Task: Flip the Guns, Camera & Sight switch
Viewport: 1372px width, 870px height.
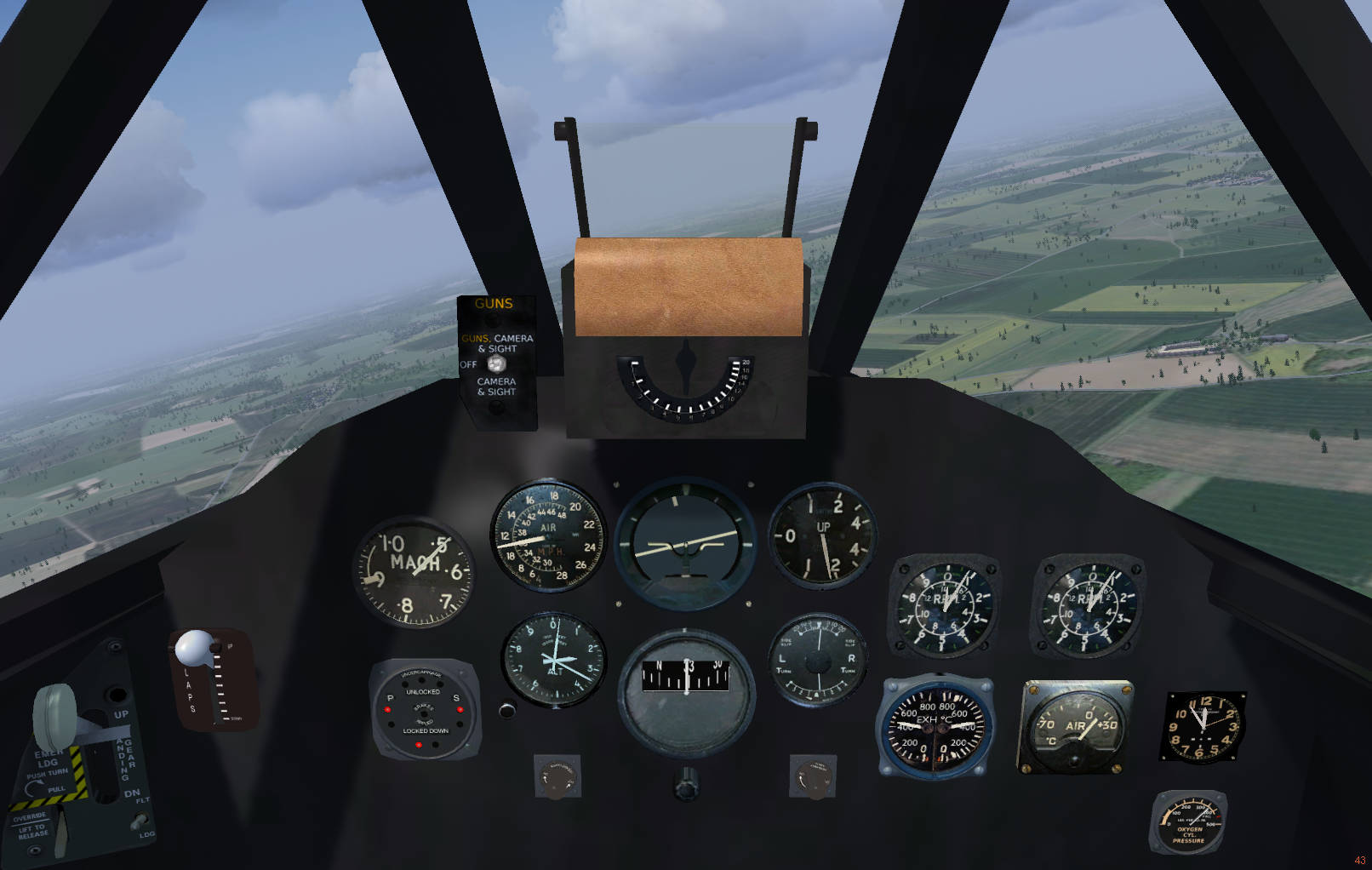Action: coord(495,363)
